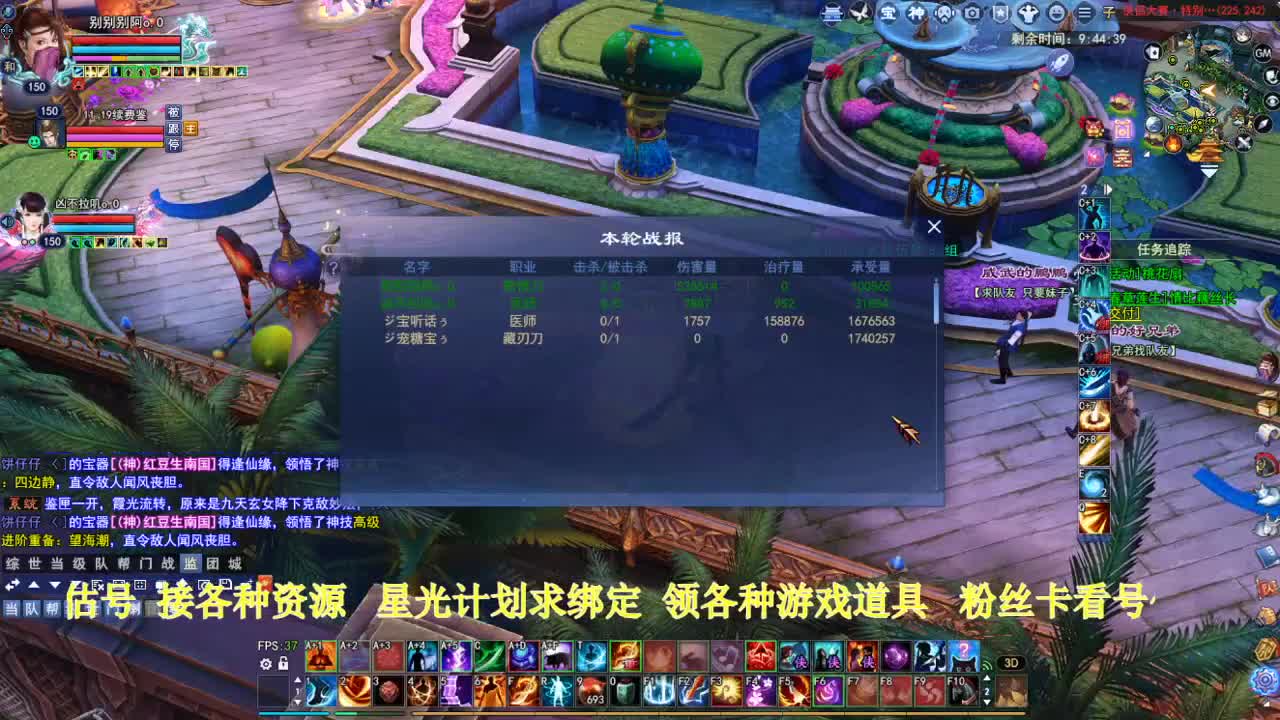Switch the minimap 3D view toggle
Image resolution: width=1280 pixels, height=720 pixels.
pyautogui.click(x=1011, y=663)
